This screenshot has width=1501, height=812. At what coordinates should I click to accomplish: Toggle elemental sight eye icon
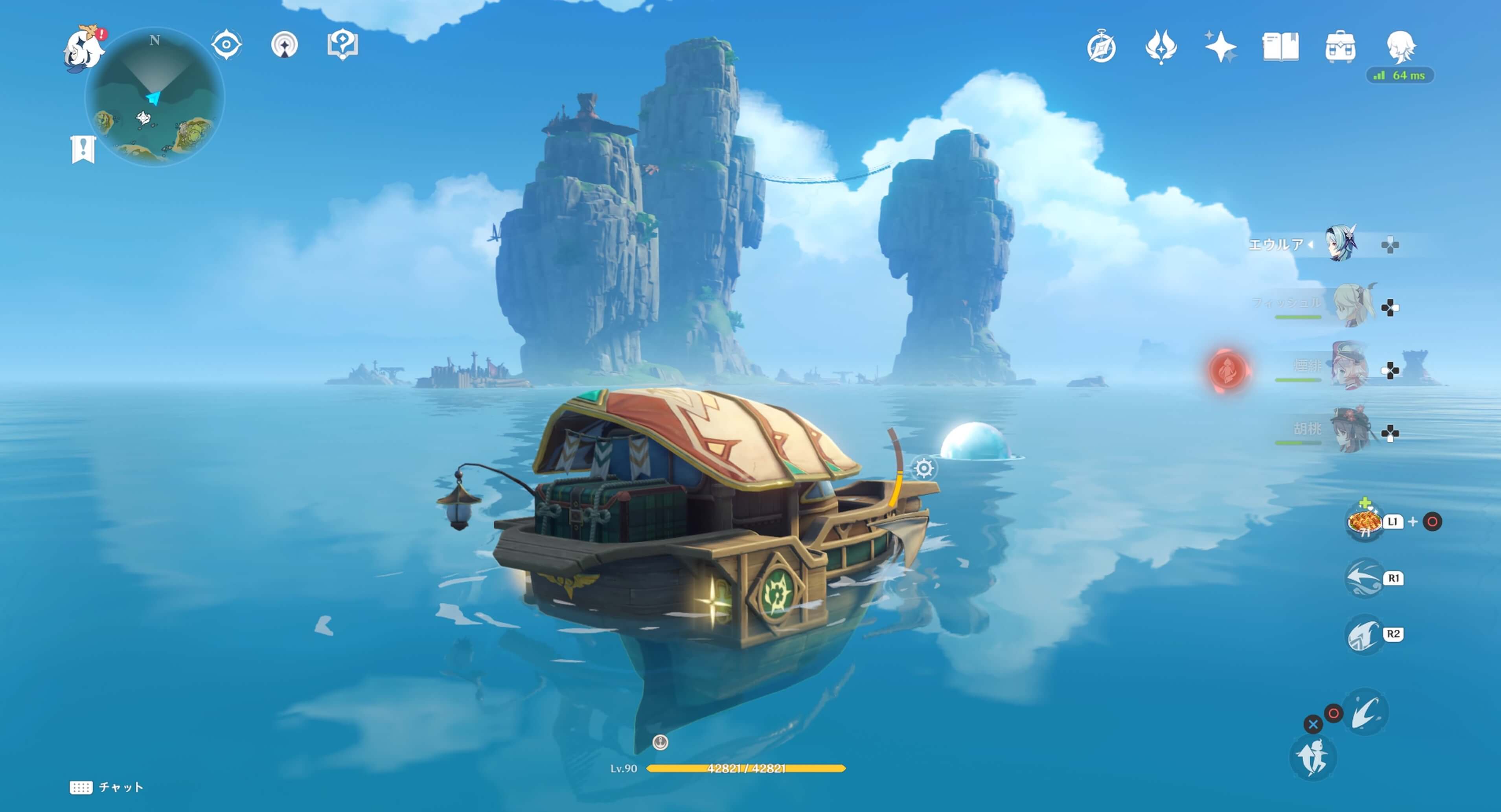point(226,45)
